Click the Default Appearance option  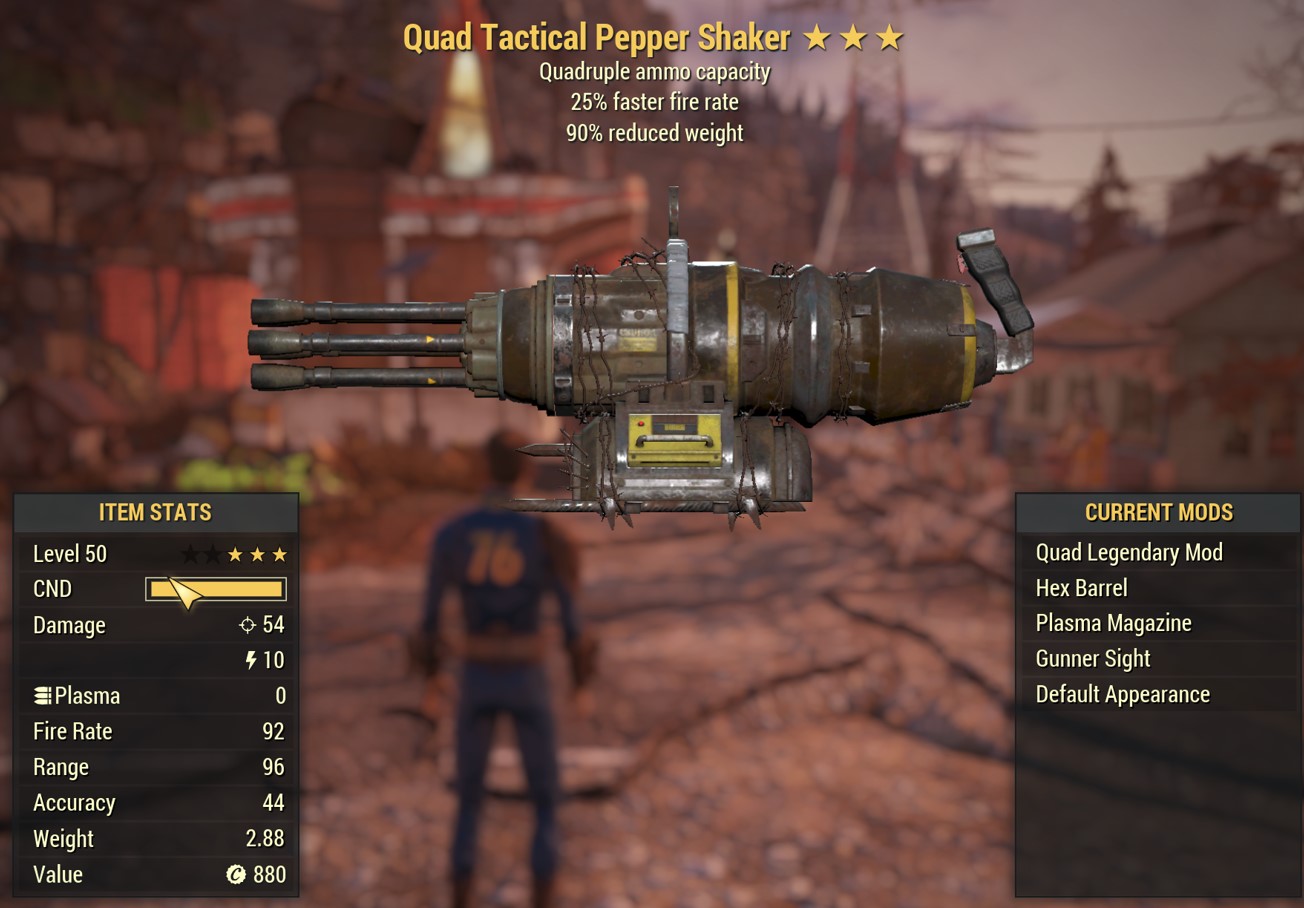pos(1122,694)
